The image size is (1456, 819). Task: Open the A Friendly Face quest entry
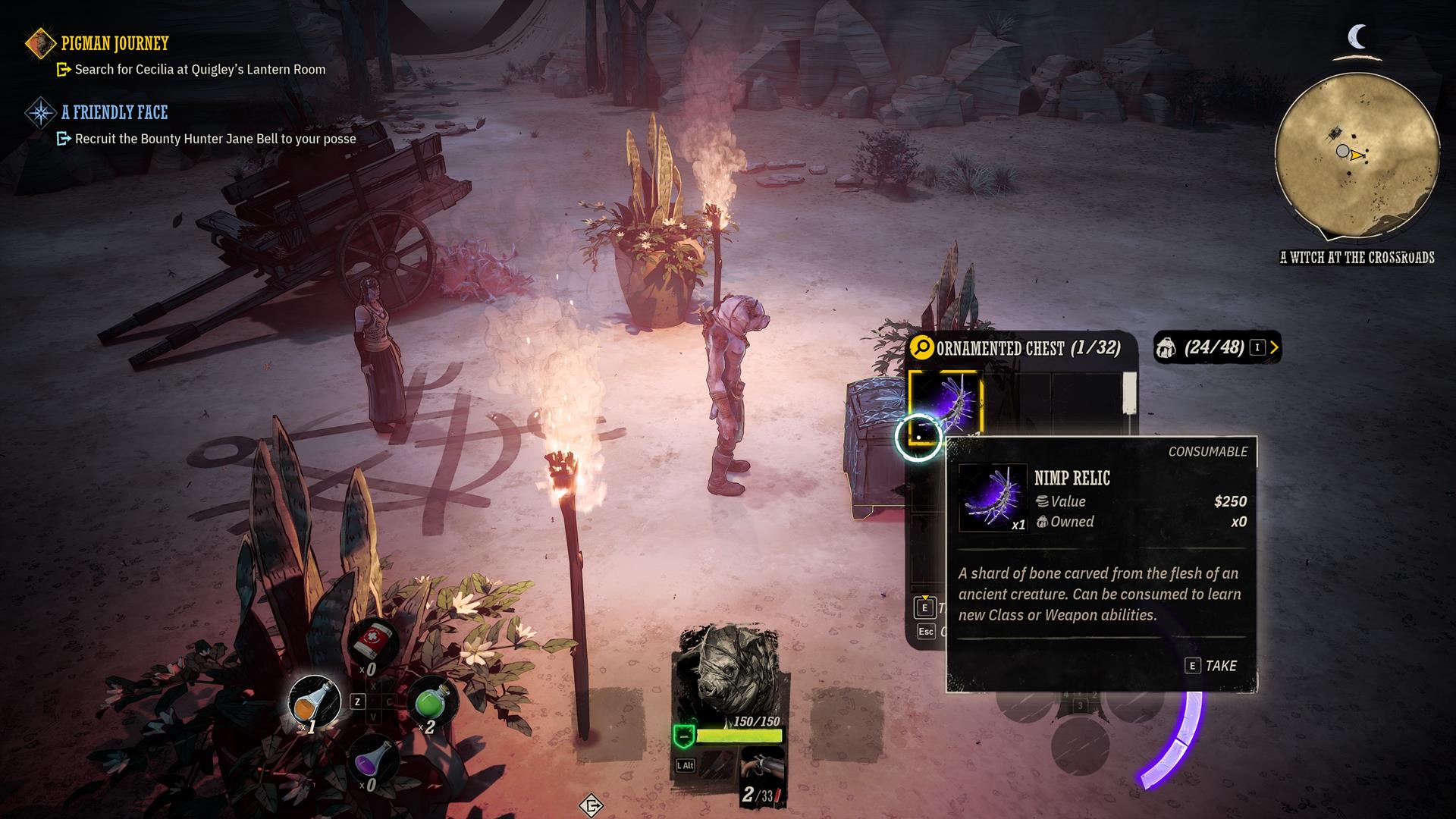tap(114, 113)
